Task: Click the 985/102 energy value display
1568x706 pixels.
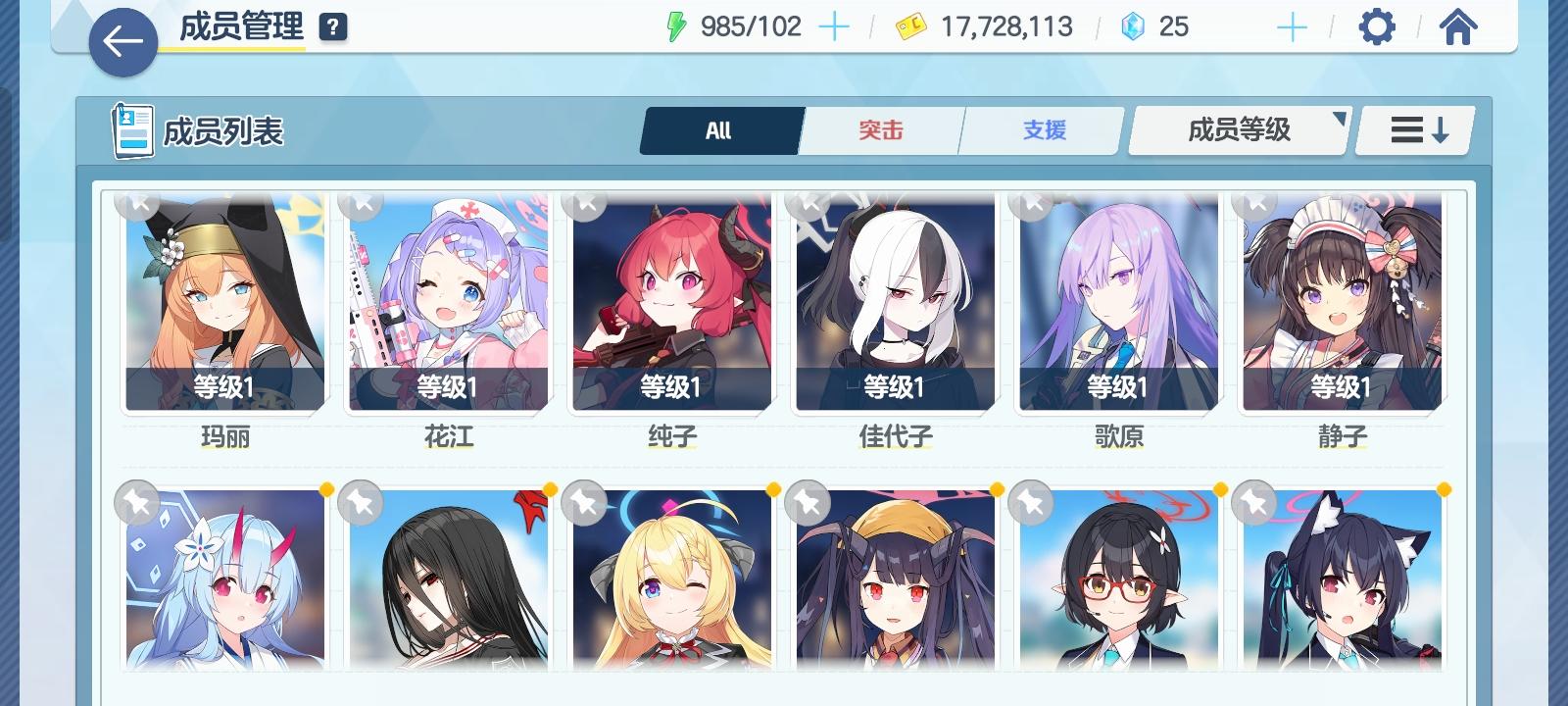Action: pyautogui.click(x=751, y=26)
